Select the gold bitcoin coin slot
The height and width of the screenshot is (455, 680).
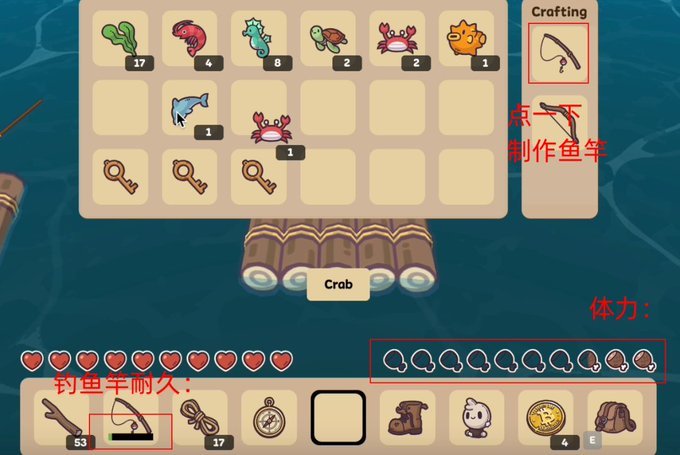coord(545,417)
